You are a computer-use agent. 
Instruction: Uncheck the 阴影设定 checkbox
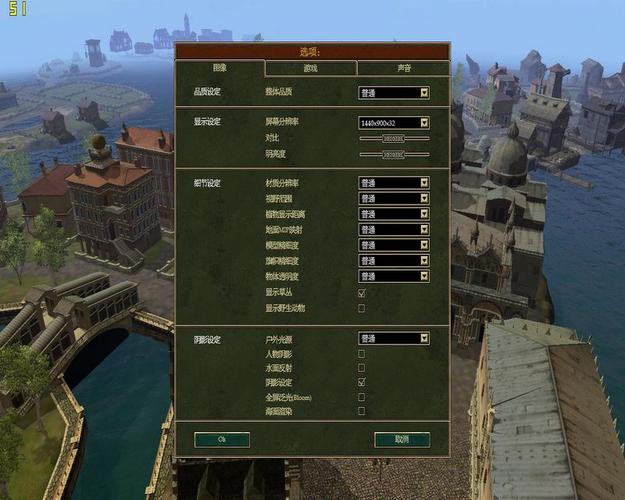tap(361, 383)
